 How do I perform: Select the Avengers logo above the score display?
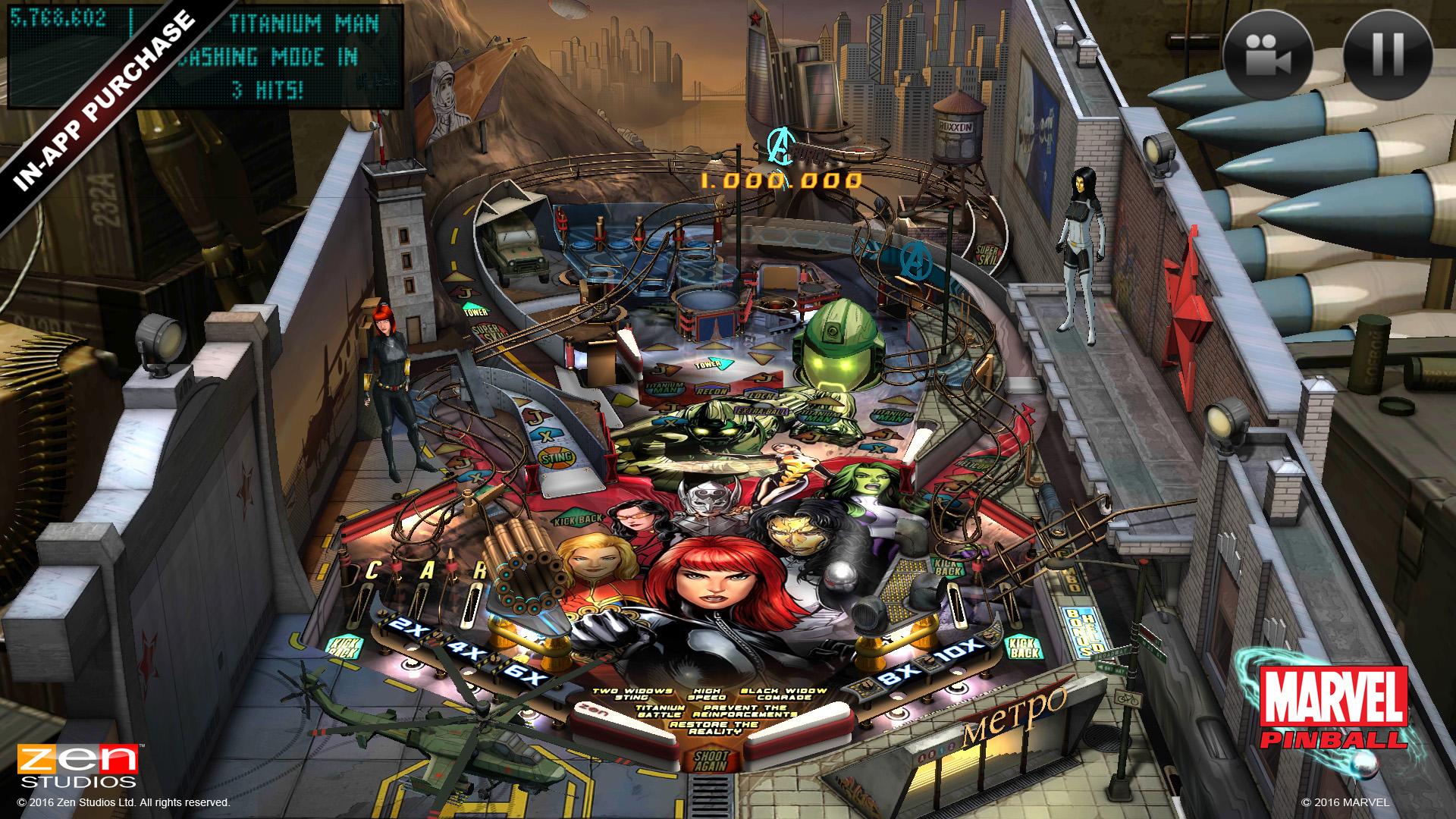coord(782,146)
